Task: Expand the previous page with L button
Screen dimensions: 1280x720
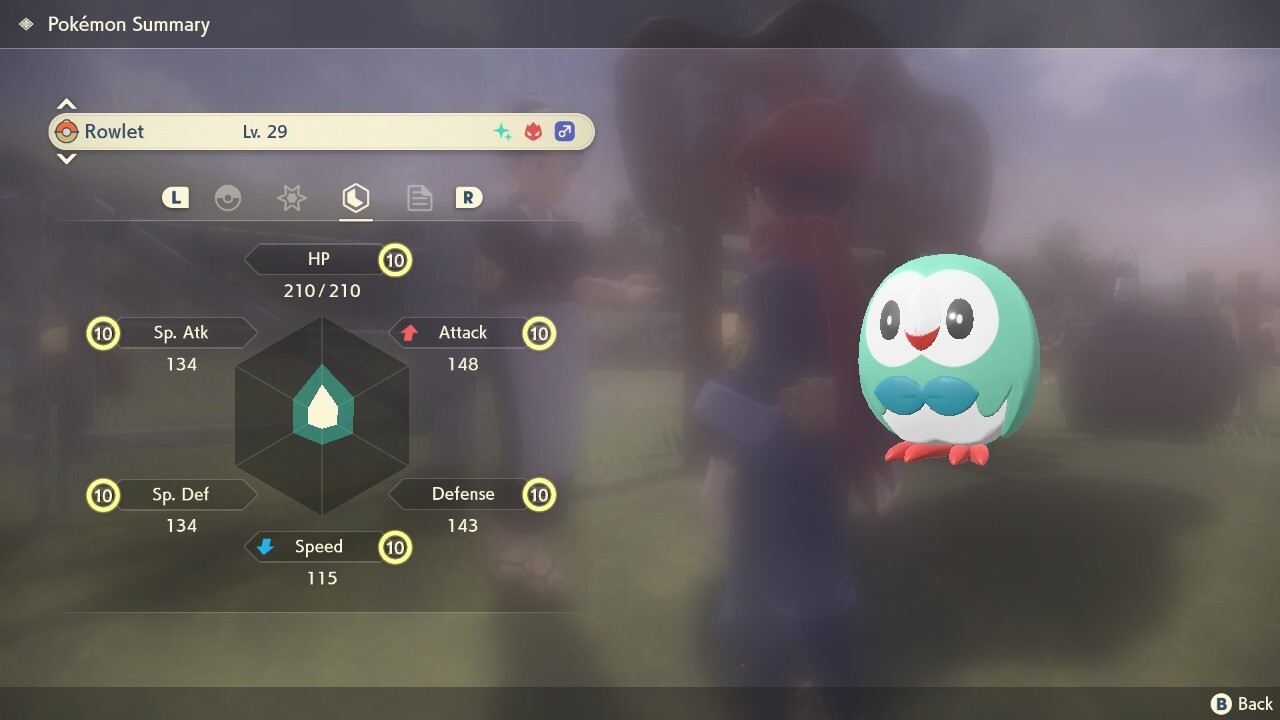Action: point(175,197)
